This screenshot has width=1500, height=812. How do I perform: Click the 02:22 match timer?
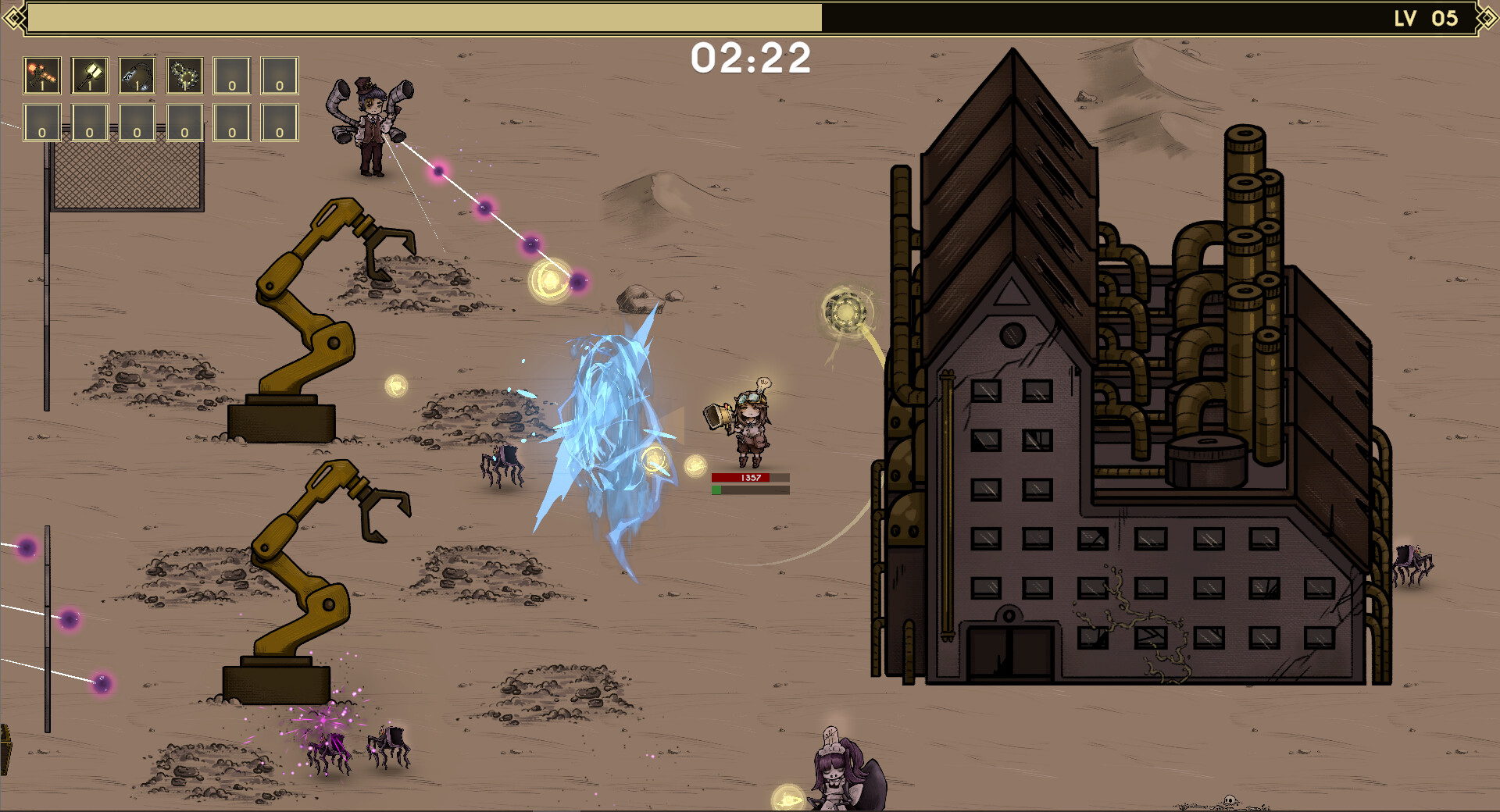(752, 59)
